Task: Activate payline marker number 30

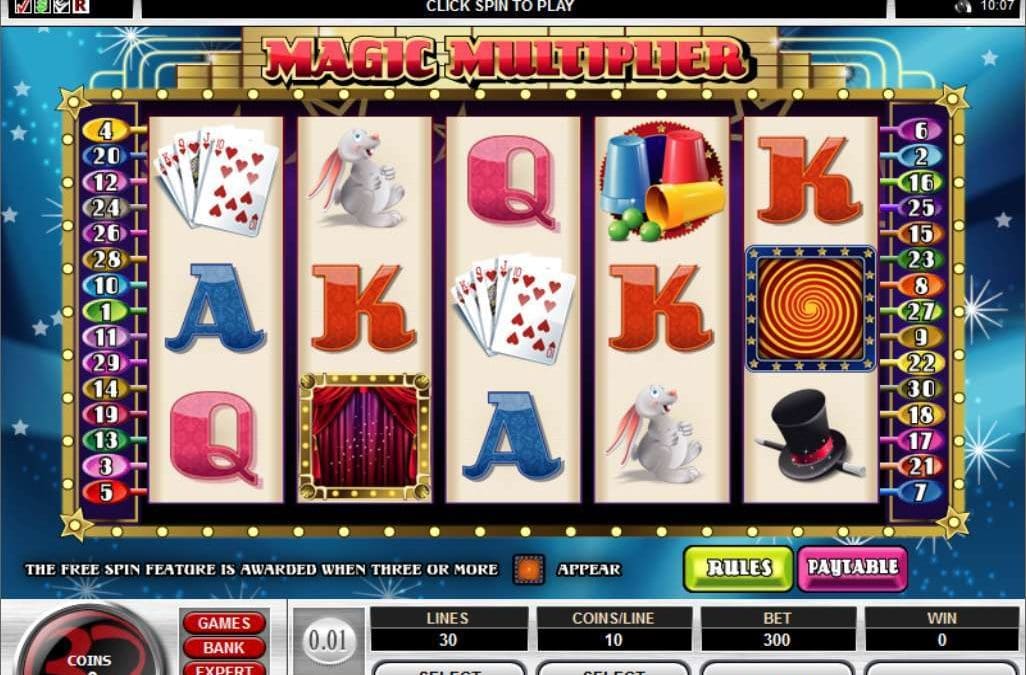Action: [x=919, y=389]
